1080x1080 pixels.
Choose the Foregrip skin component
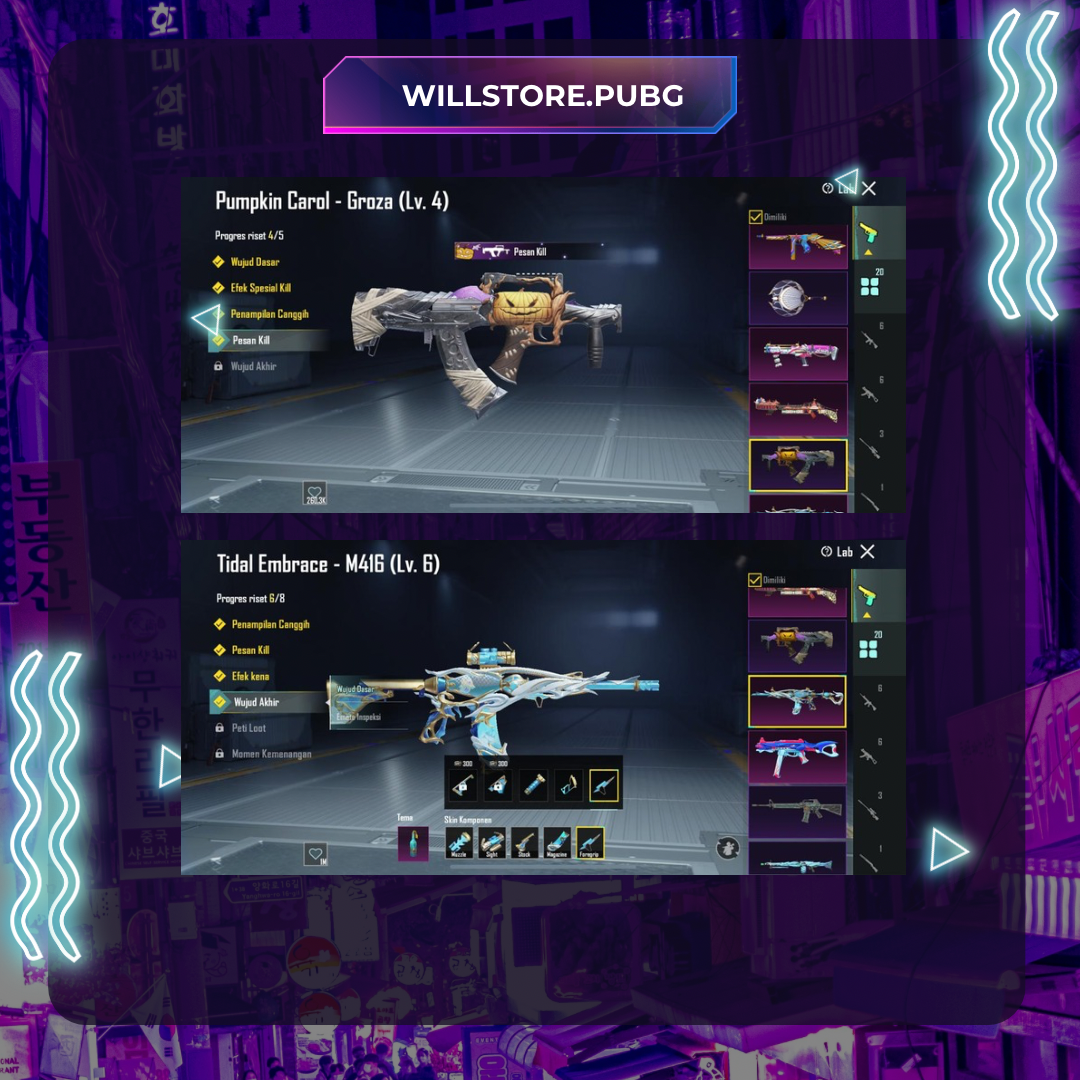(590, 844)
